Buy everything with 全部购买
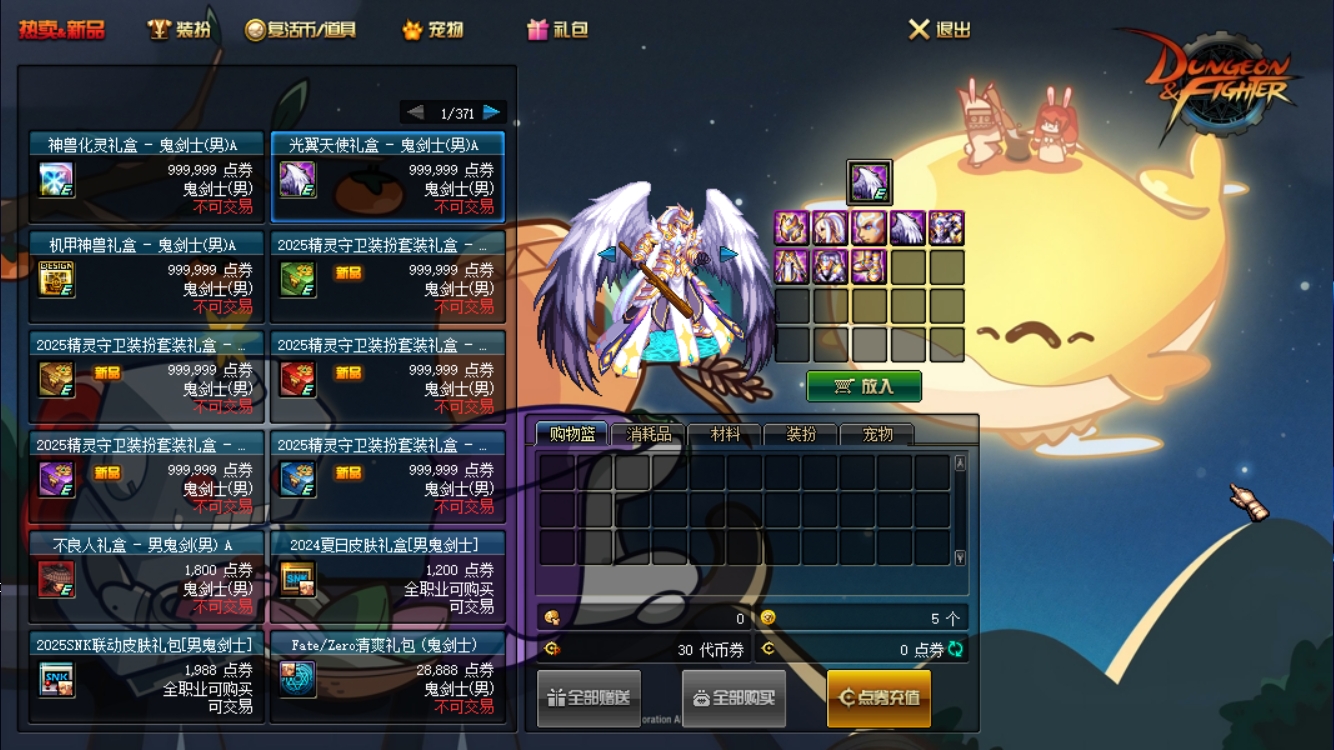 734,698
